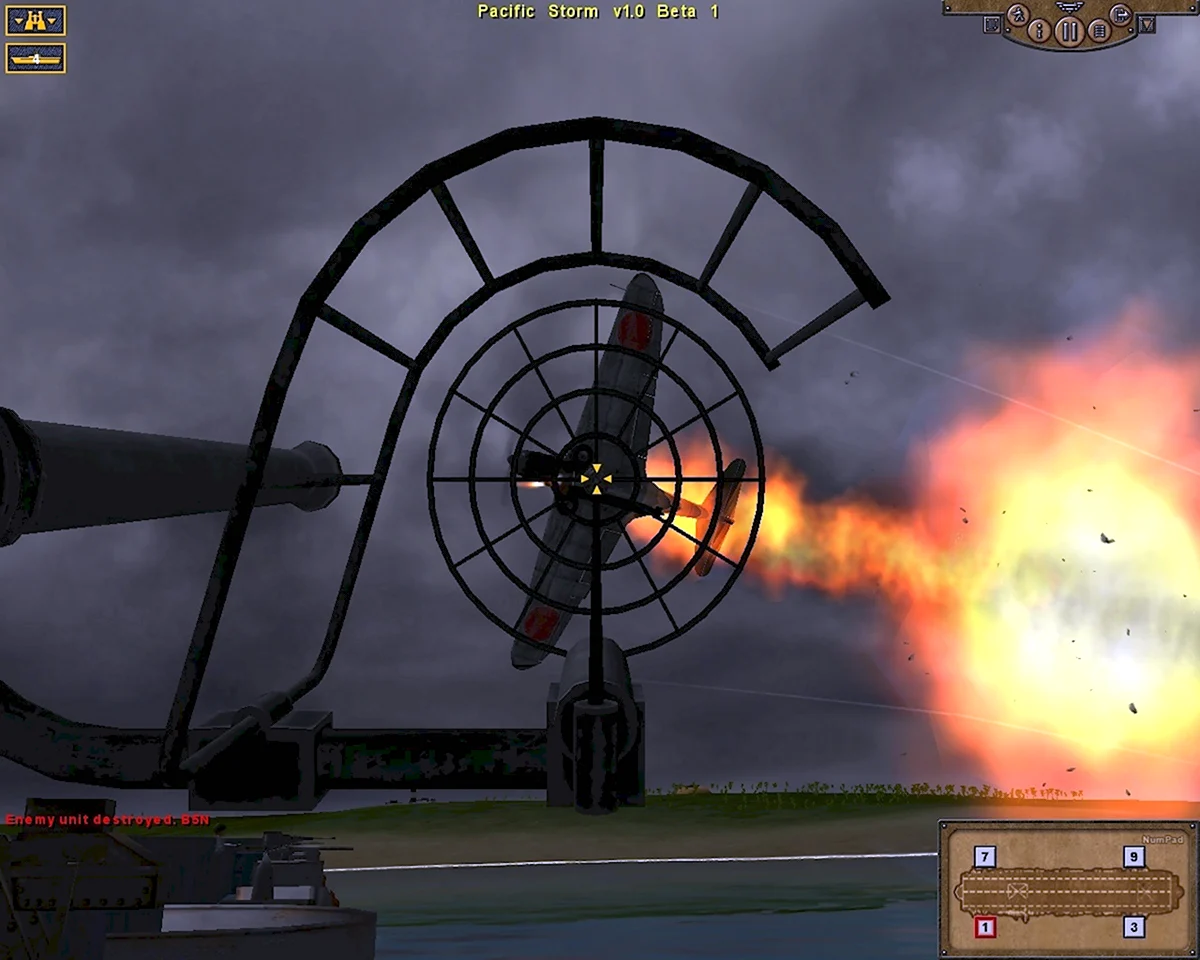Select the binoculars view button
Viewport: 1200px width, 960px height.
[35, 20]
